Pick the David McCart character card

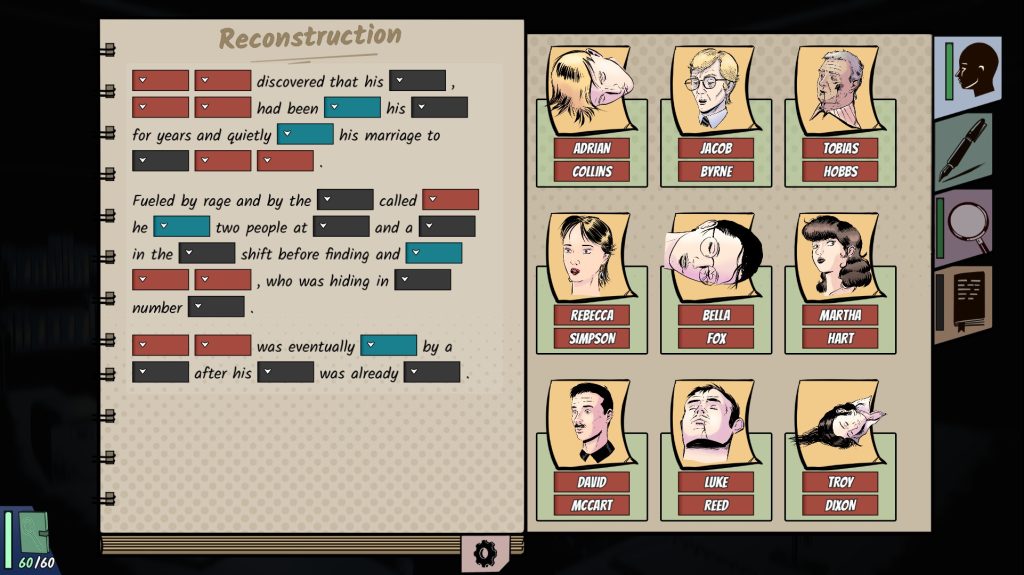(592, 449)
